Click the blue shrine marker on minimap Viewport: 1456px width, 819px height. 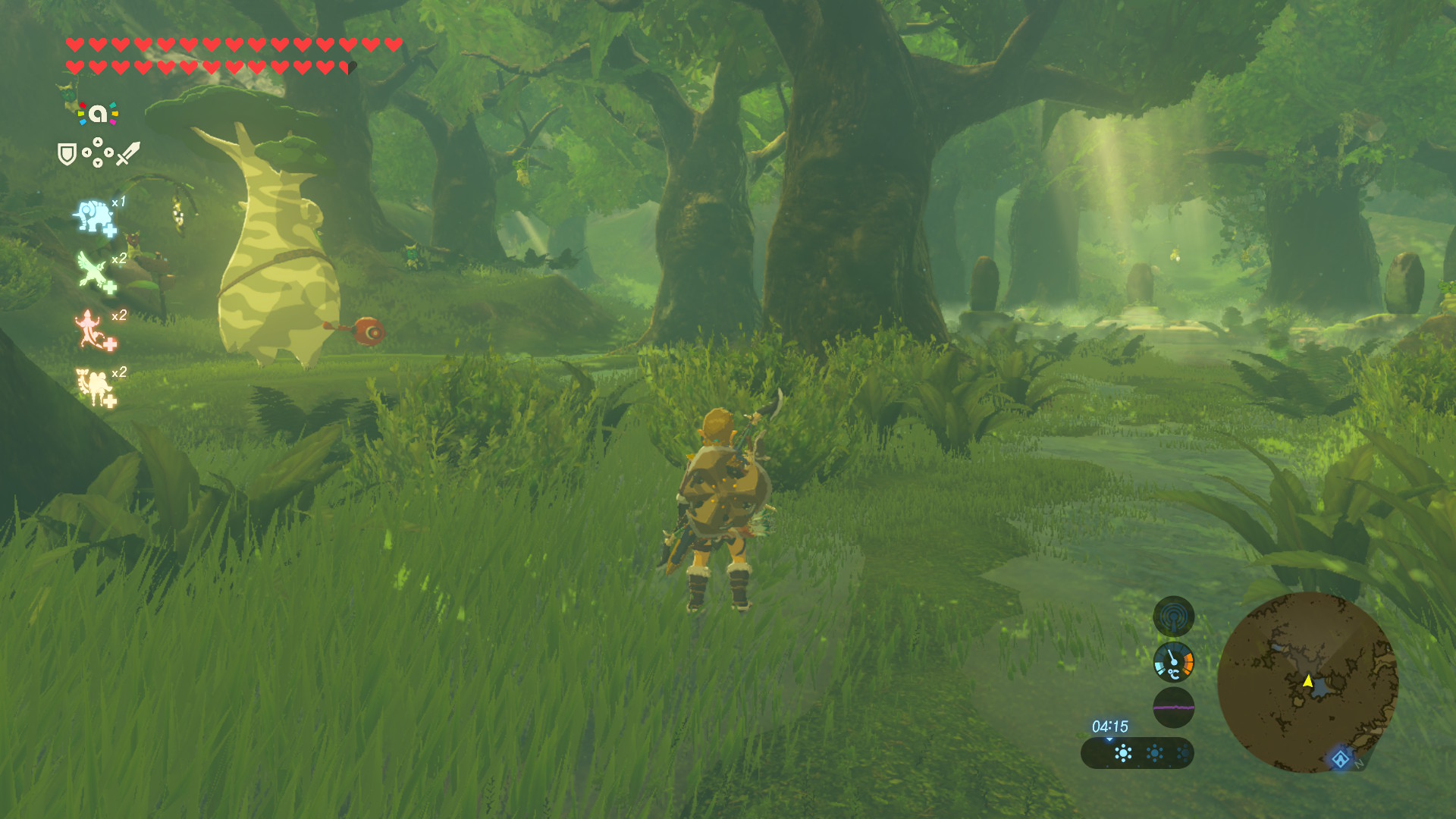coord(1340,758)
